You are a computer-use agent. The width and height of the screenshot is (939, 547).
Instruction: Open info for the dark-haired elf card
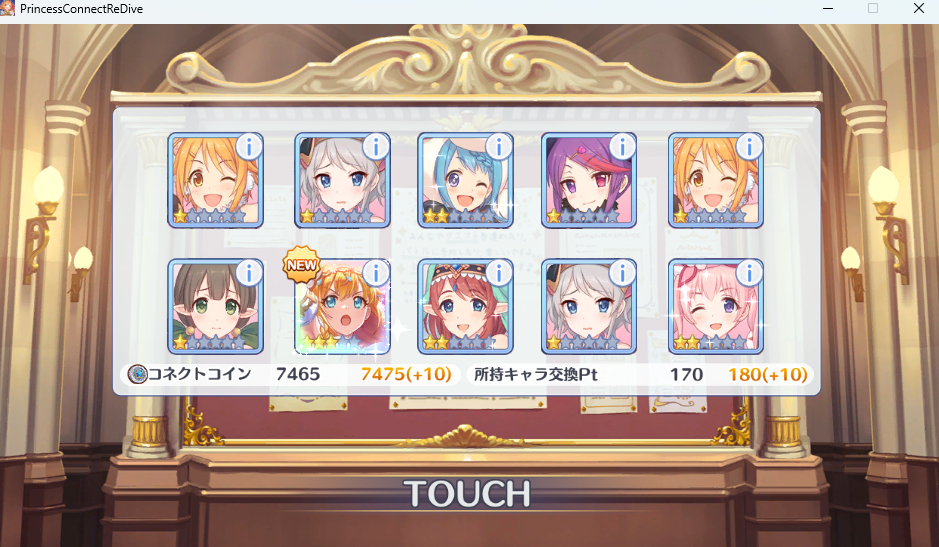249,273
